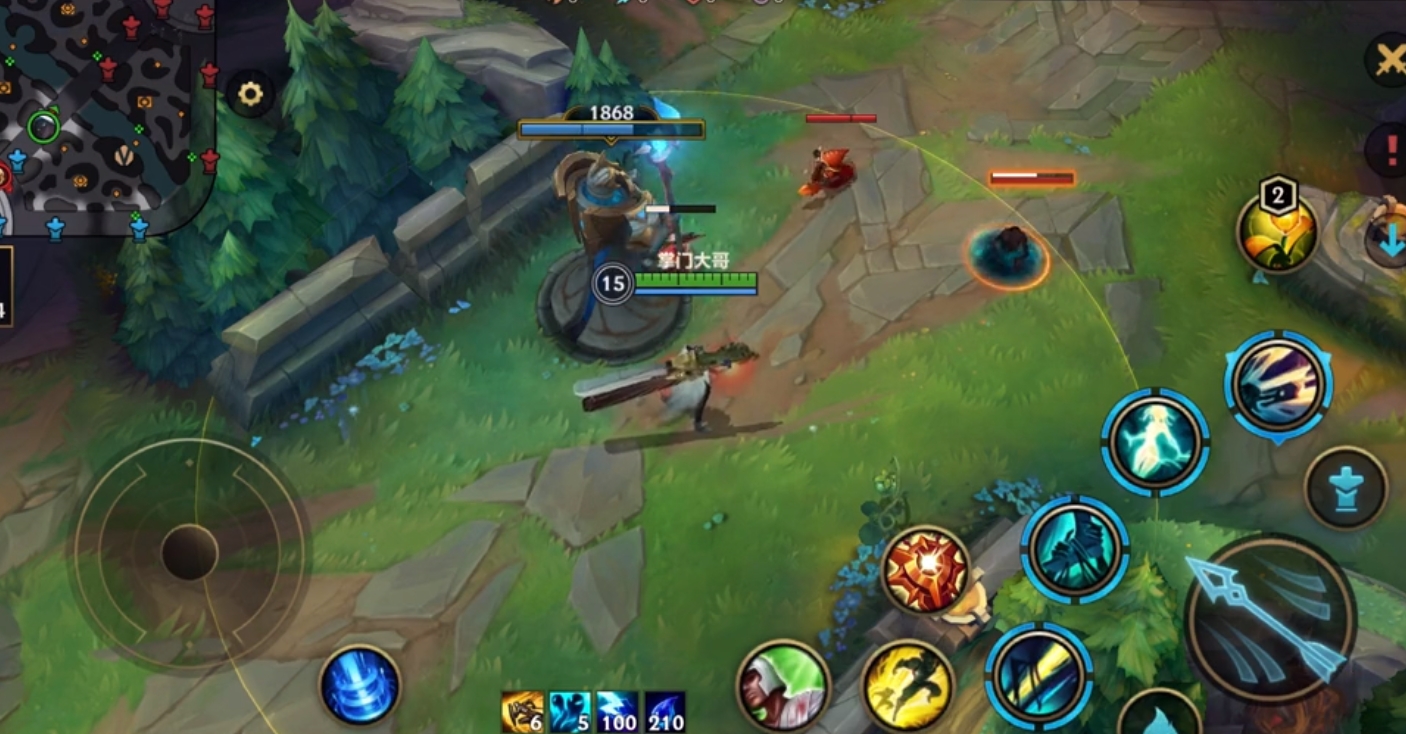The height and width of the screenshot is (734, 1406).
Task: Touch the movement joystick center knob
Action: click(x=190, y=552)
